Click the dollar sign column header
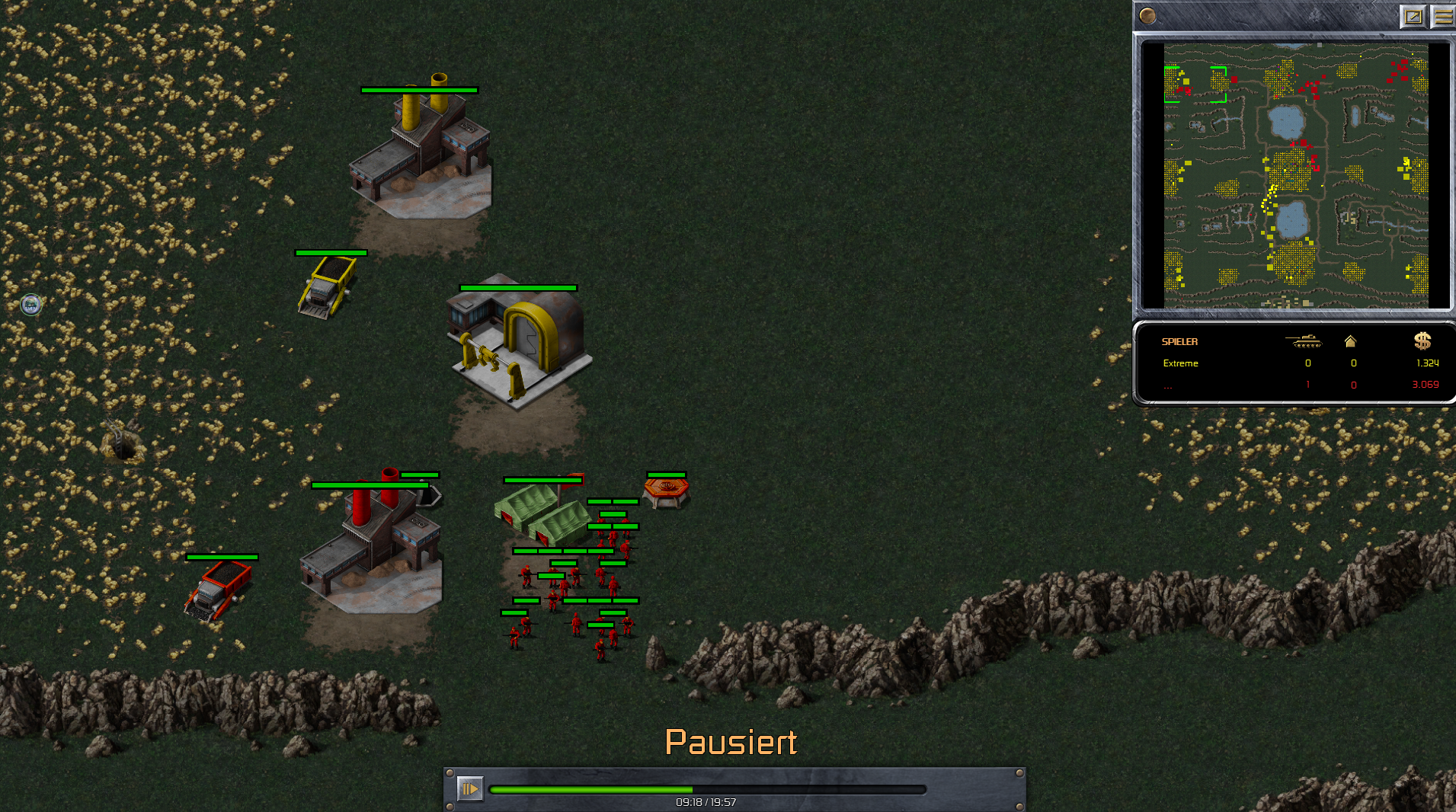Screen dimensions: 1456x812 [1422, 341]
